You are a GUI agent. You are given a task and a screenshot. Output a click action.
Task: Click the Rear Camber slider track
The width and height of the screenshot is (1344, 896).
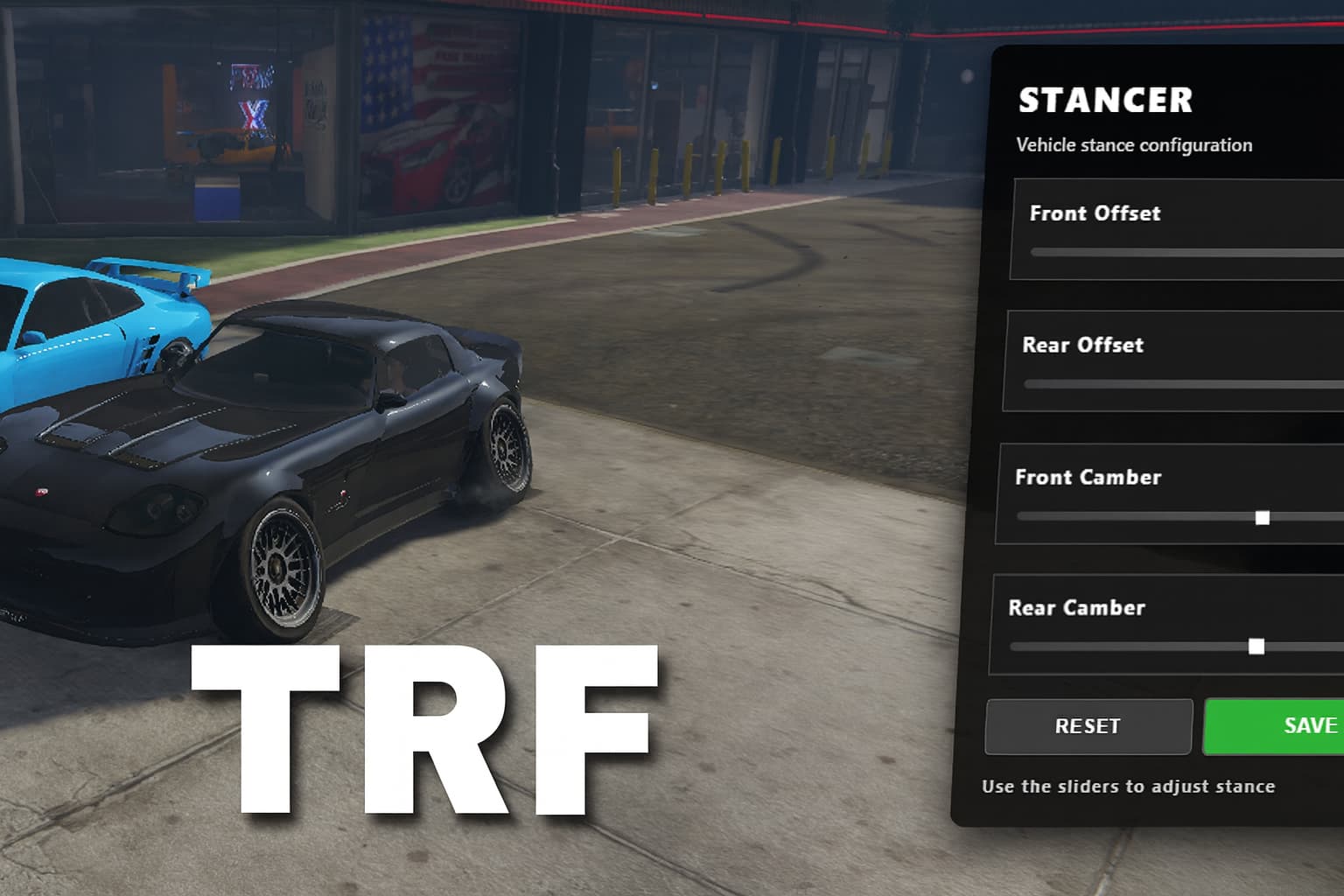[1137, 647]
